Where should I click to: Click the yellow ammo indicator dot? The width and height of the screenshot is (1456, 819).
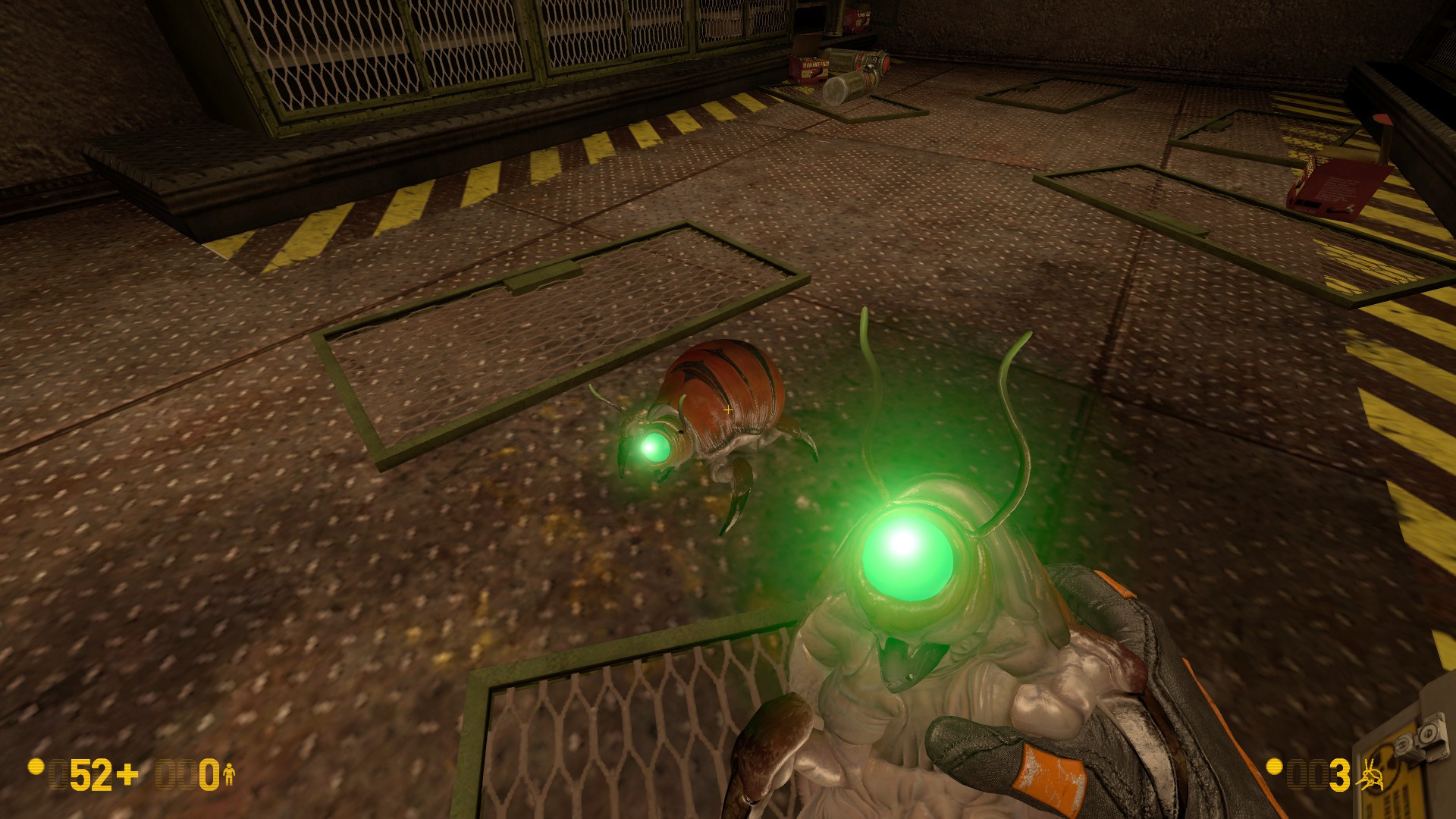coord(1274,767)
